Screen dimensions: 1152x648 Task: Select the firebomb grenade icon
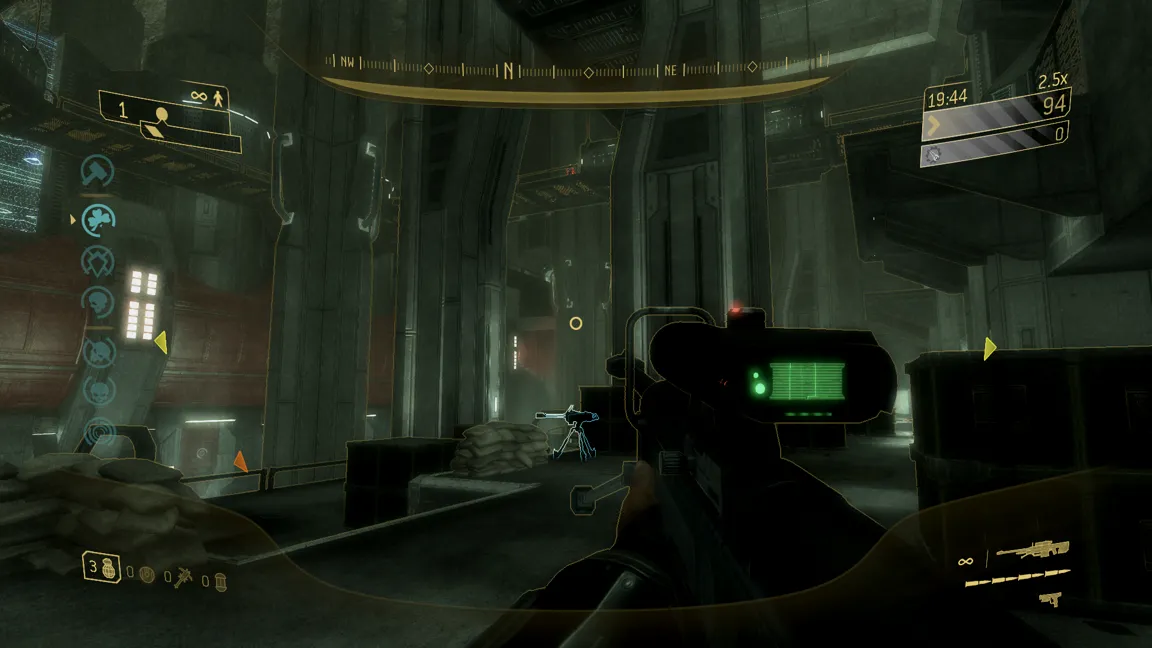pos(221,578)
